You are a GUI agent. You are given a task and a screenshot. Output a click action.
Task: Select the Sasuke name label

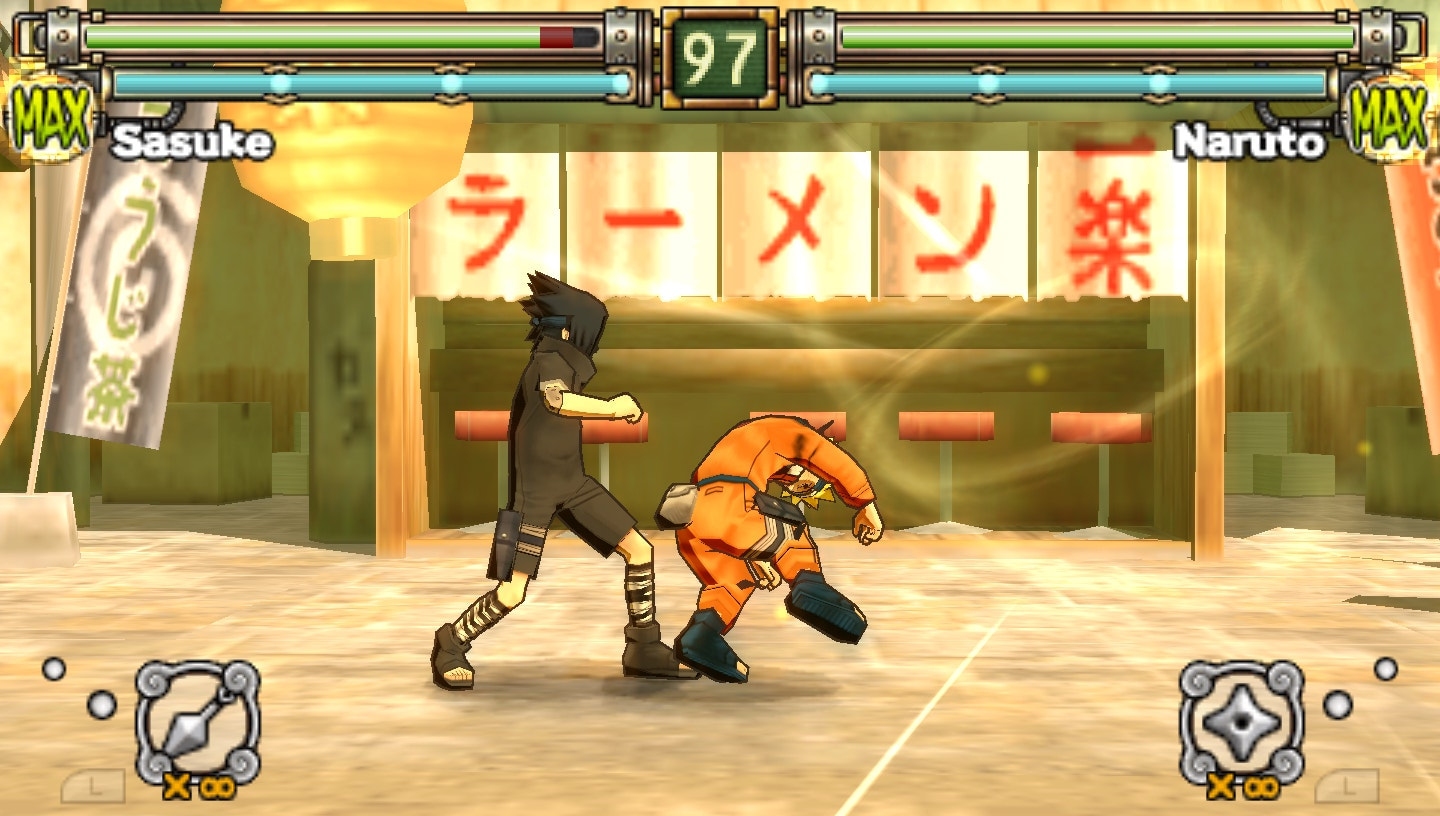tap(191, 142)
